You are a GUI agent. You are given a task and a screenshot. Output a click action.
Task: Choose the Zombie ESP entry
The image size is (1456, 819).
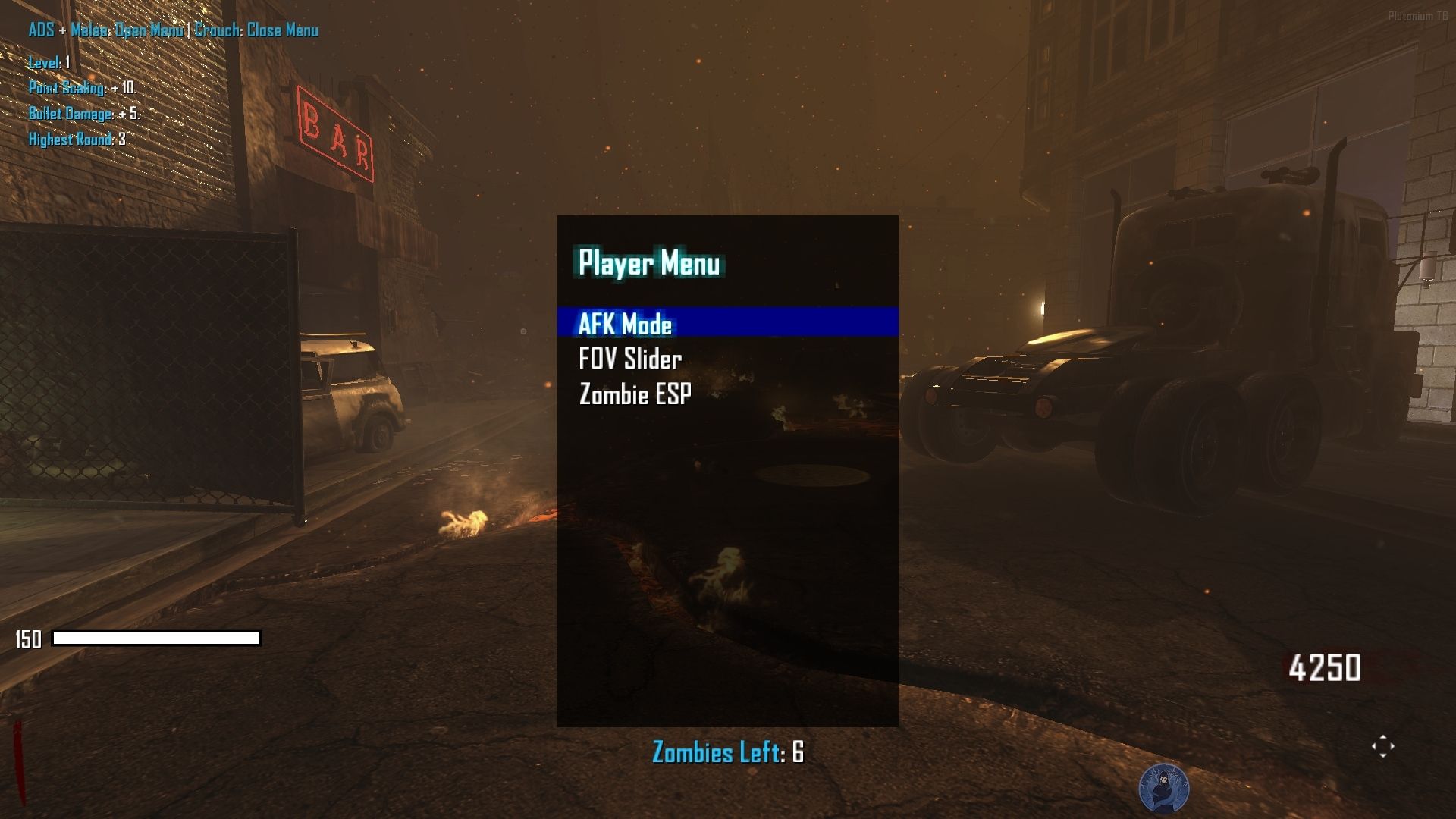coord(635,394)
